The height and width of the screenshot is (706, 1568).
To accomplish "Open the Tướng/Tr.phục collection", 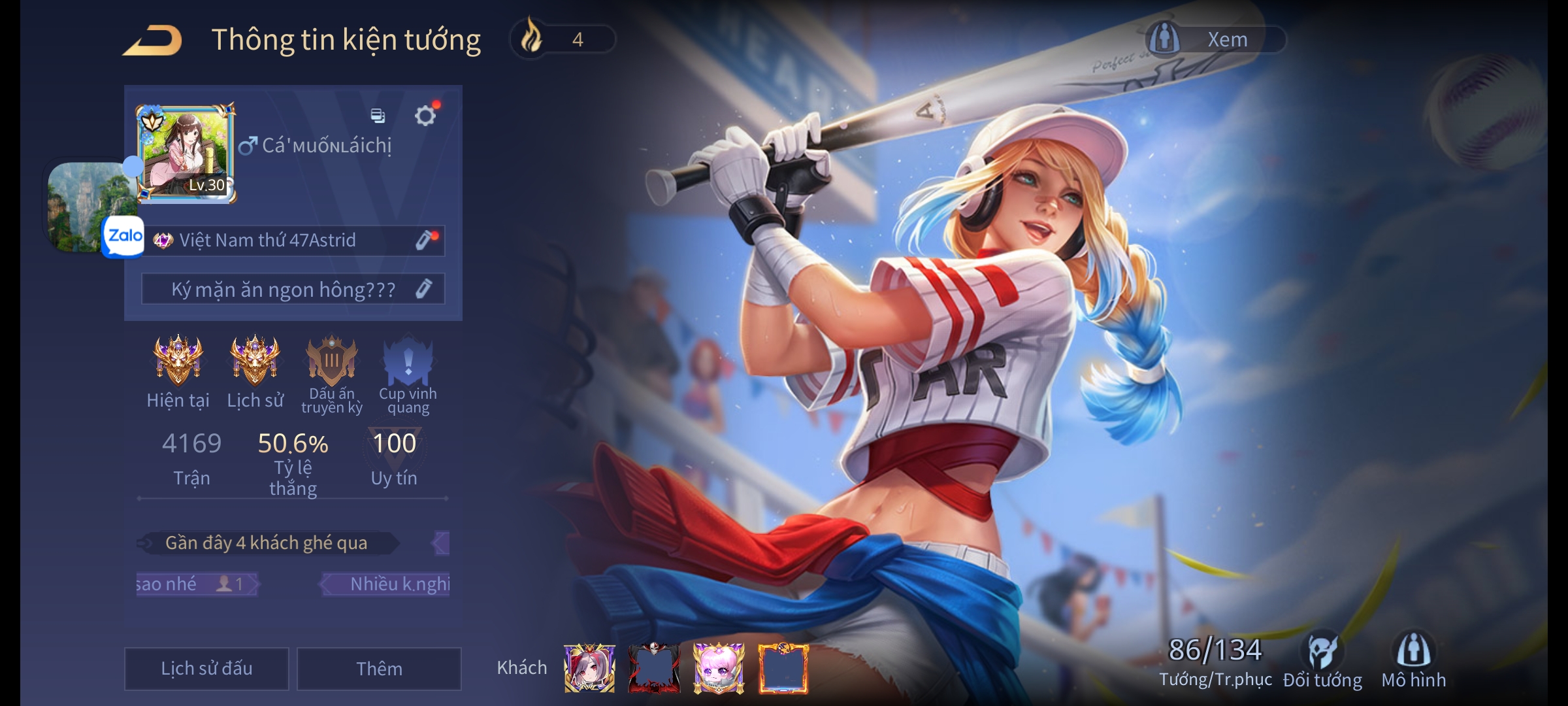I will [x=1215, y=660].
